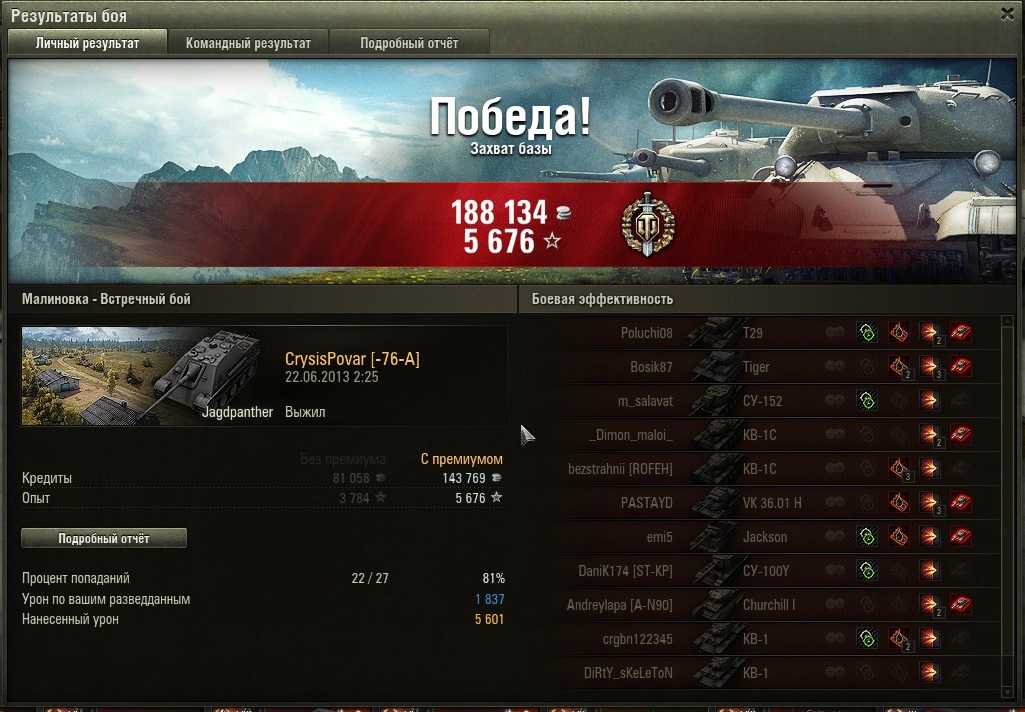
Task: Select the crgbn122345 КВ-1 row
Action: point(760,639)
